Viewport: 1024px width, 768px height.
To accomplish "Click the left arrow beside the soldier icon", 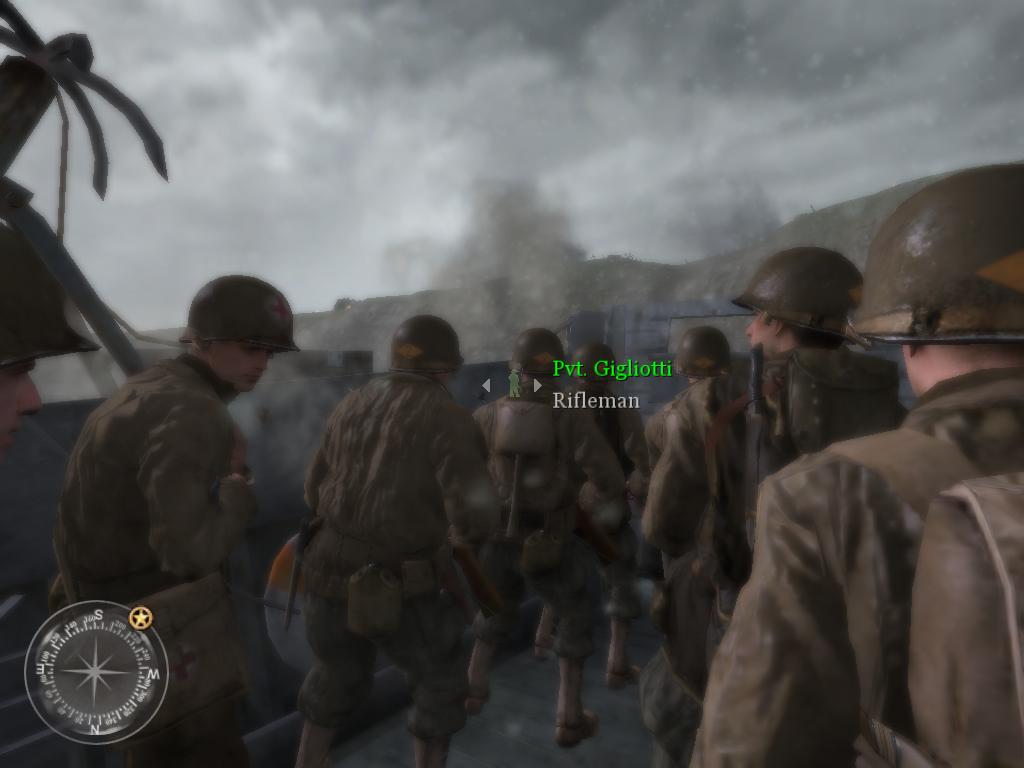I will click(x=486, y=385).
